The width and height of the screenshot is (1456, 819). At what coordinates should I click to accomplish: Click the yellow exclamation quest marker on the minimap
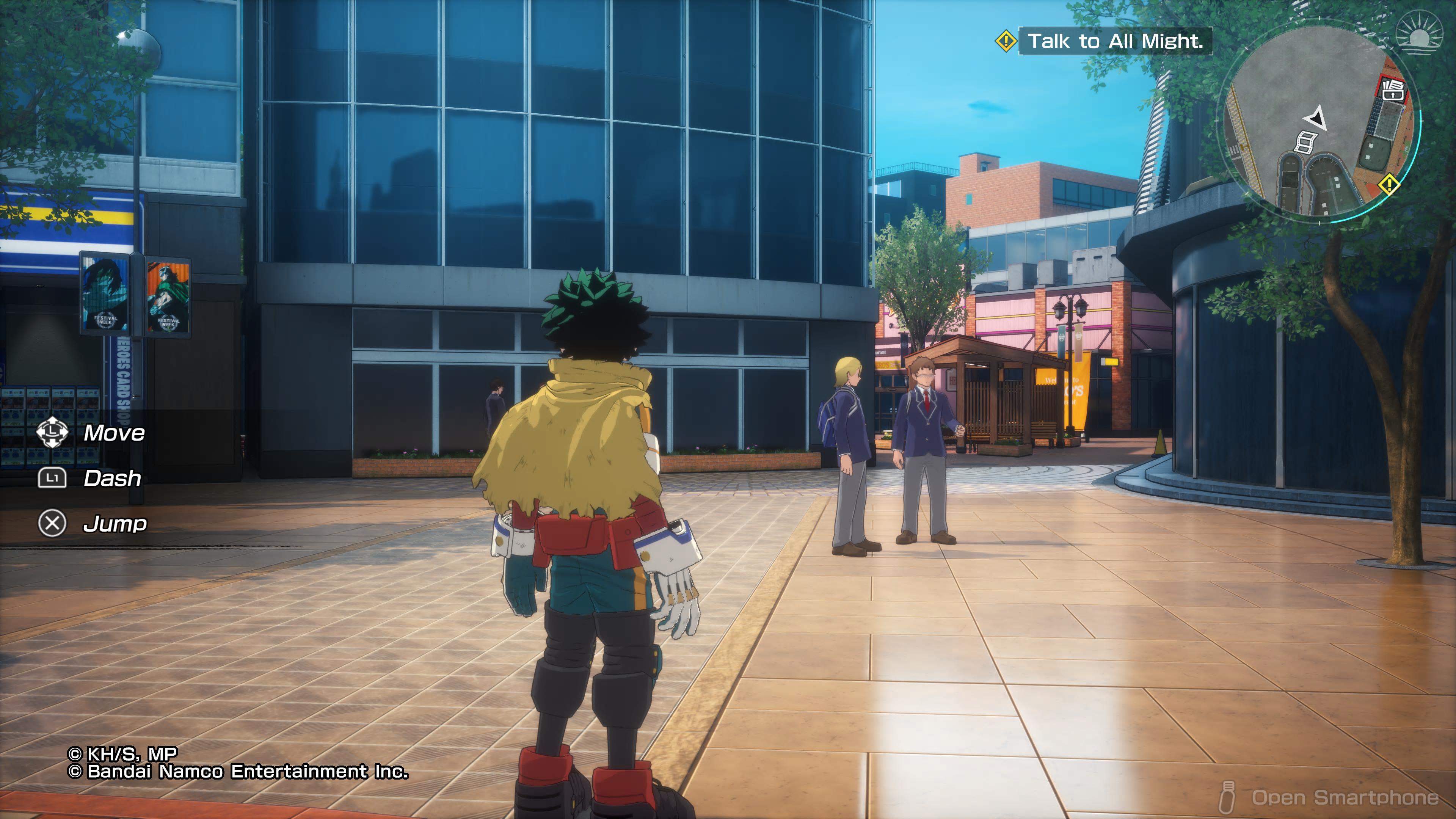pos(1389,185)
